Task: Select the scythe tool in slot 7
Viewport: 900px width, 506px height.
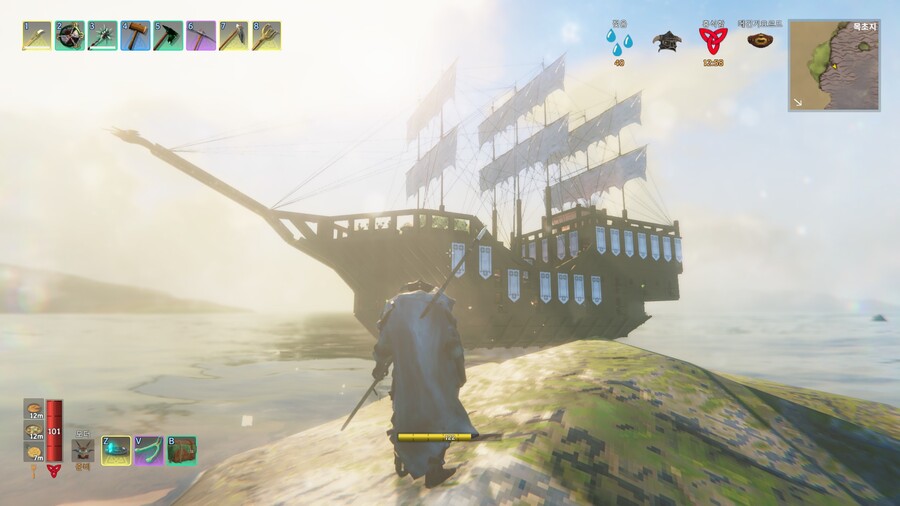Action: coord(234,36)
